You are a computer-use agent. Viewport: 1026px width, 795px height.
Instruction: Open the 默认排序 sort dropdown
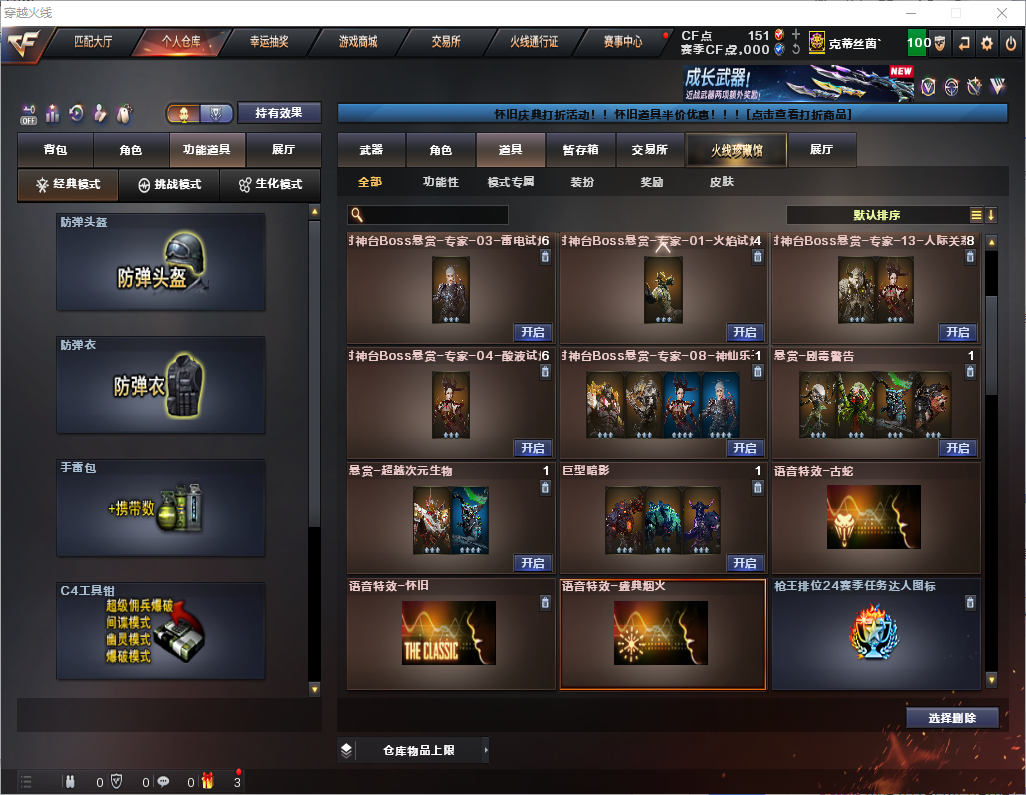[x=876, y=215]
